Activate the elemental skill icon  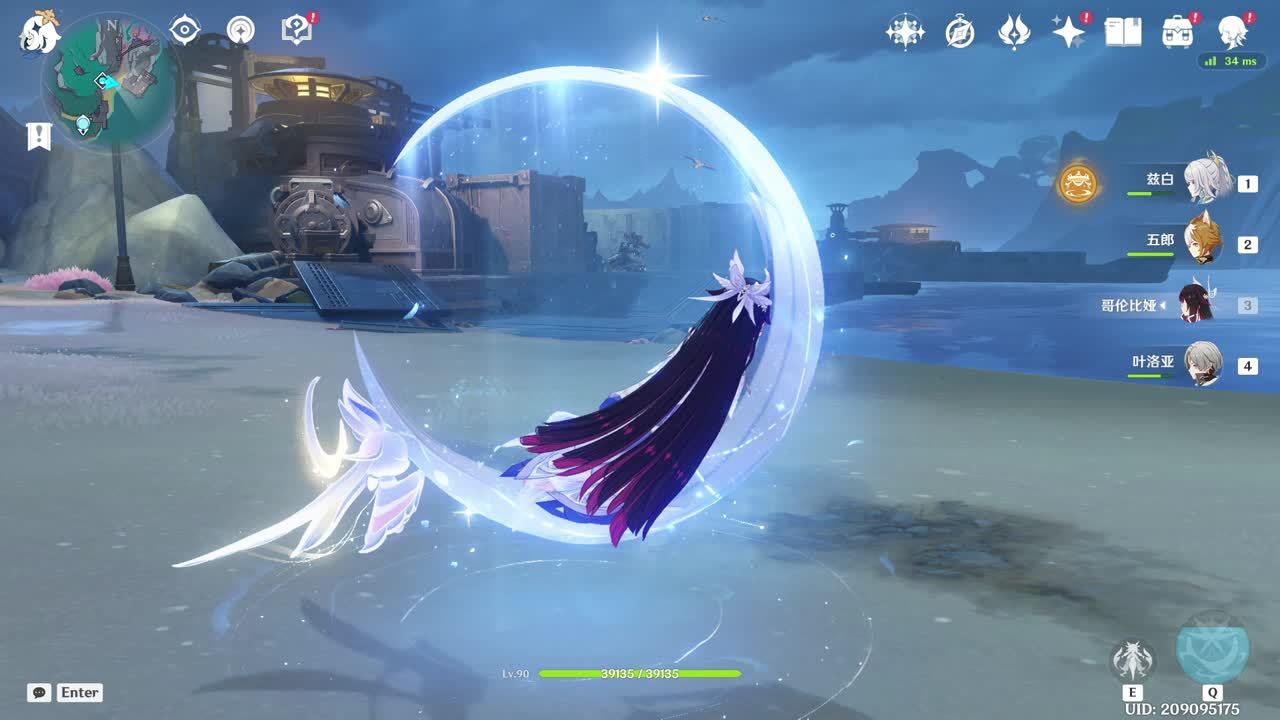pyautogui.click(x=1132, y=661)
